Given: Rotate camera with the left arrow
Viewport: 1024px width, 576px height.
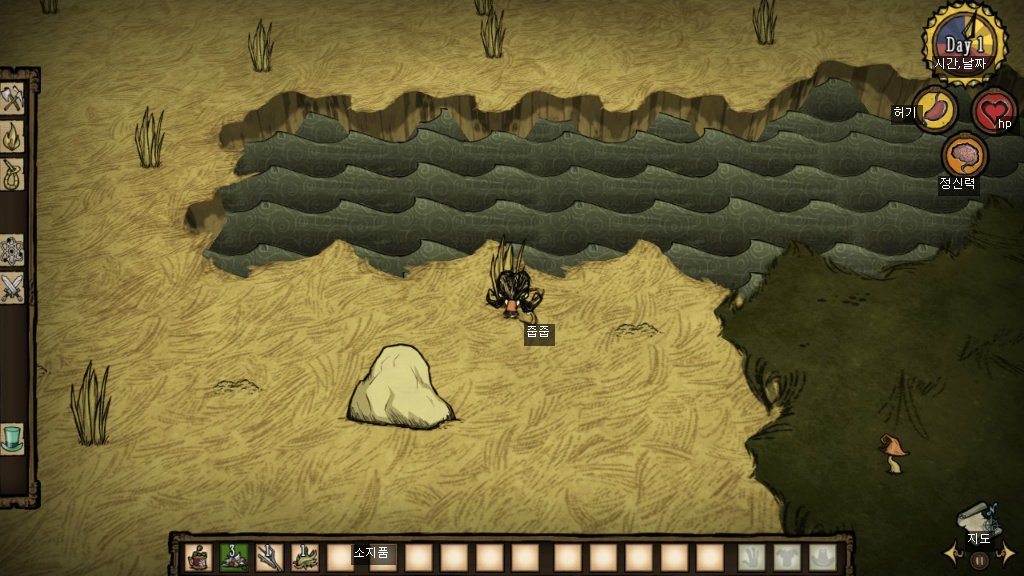Looking at the screenshot, I should click(951, 552).
